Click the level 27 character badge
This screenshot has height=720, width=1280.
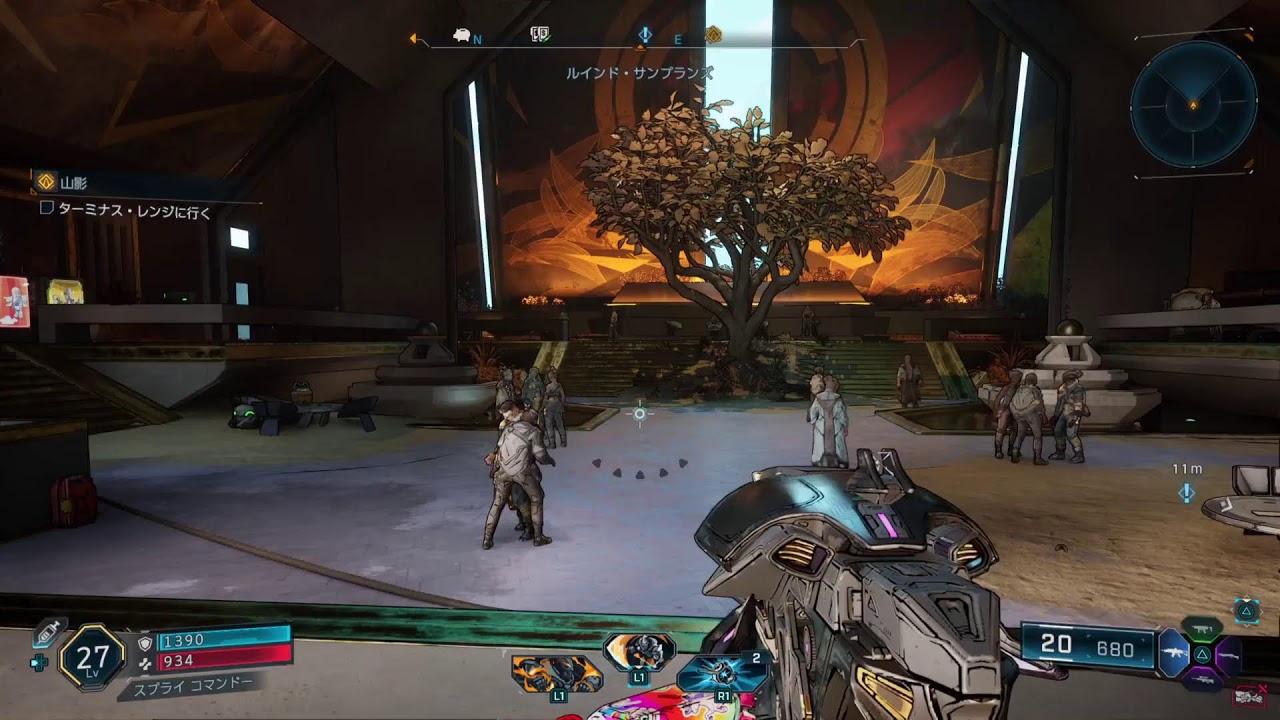pos(92,657)
